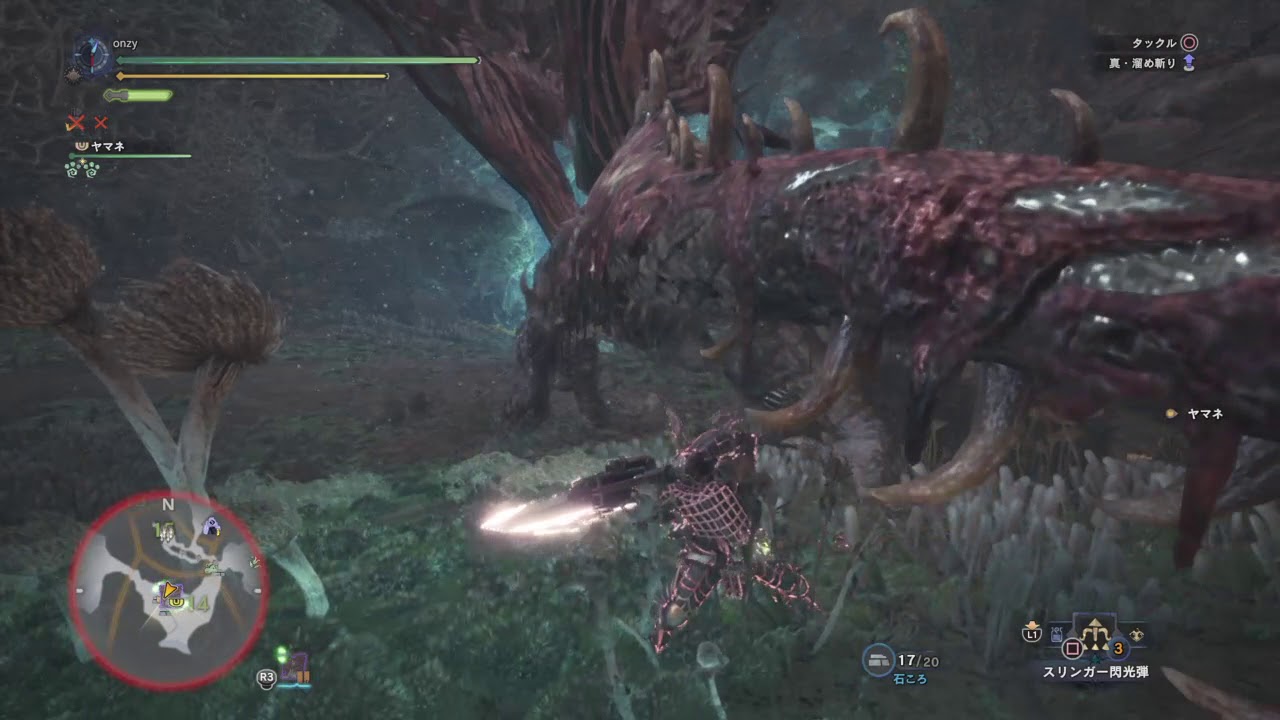Open the circular minimap
Image resolution: width=1280 pixels, height=720 pixels.
[168, 590]
